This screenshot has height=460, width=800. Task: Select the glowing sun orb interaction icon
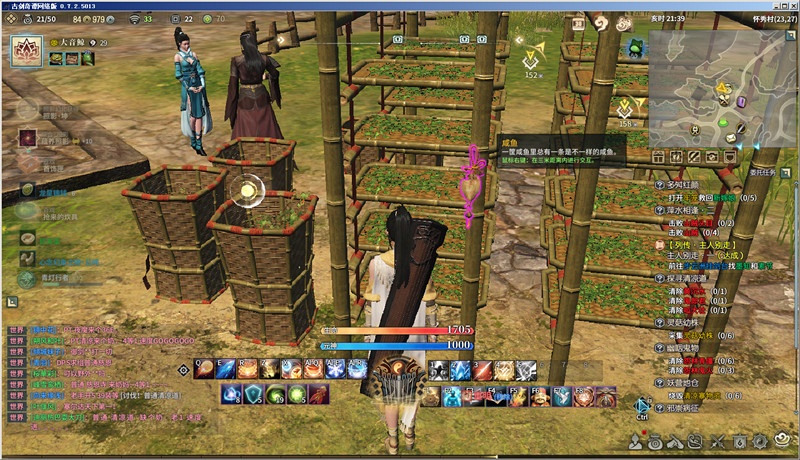pos(244,190)
